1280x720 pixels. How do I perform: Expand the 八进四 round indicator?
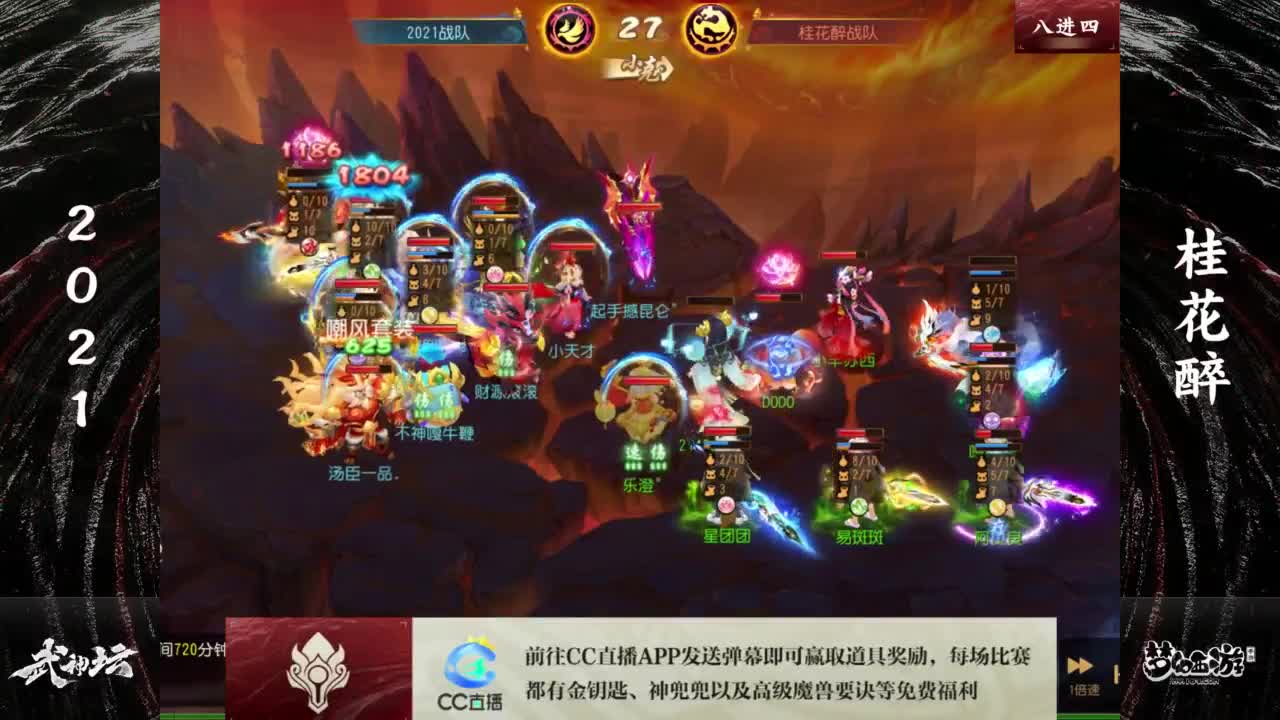click(1065, 27)
